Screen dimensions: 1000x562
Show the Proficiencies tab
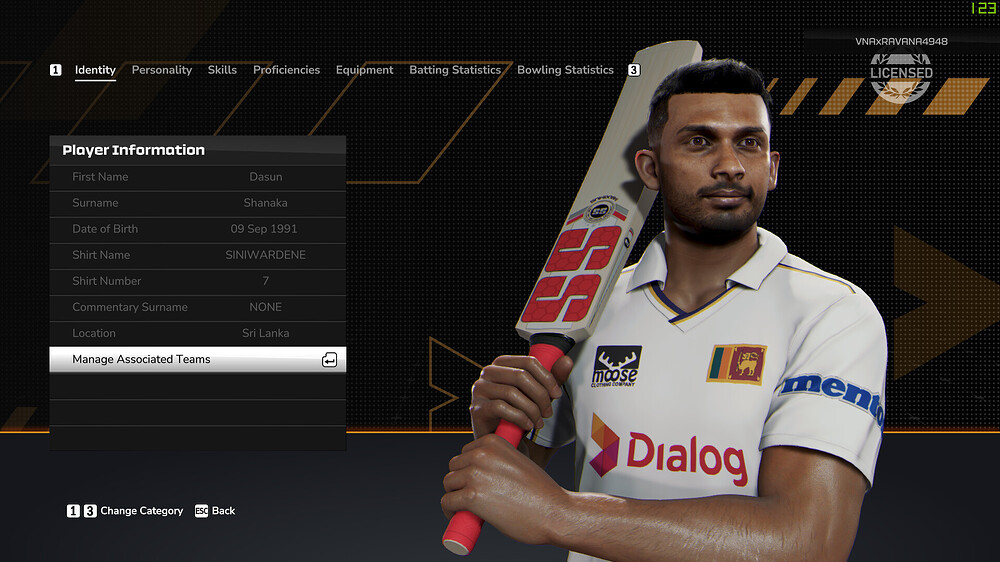click(x=286, y=70)
